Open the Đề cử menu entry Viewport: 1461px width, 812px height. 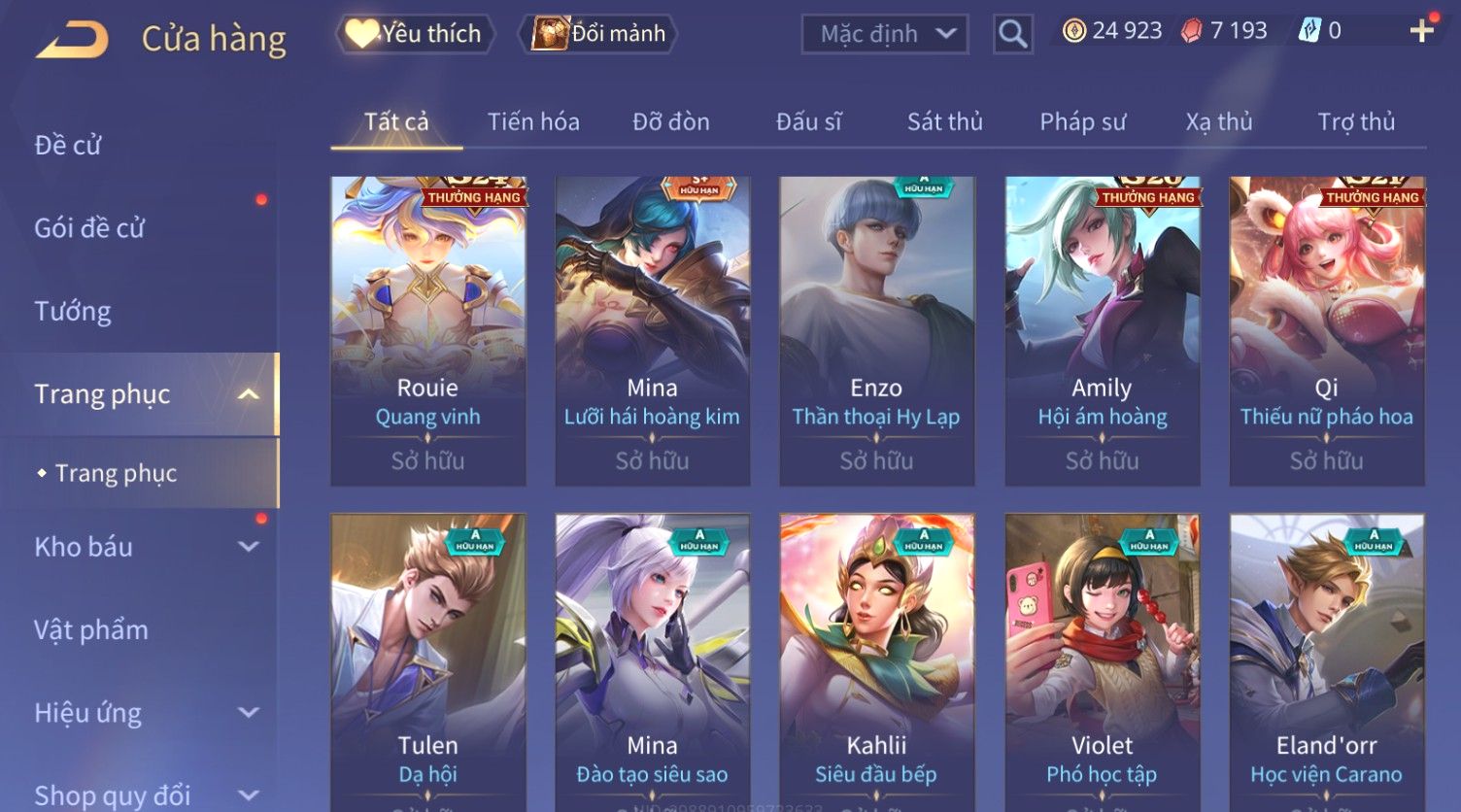(x=68, y=146)
